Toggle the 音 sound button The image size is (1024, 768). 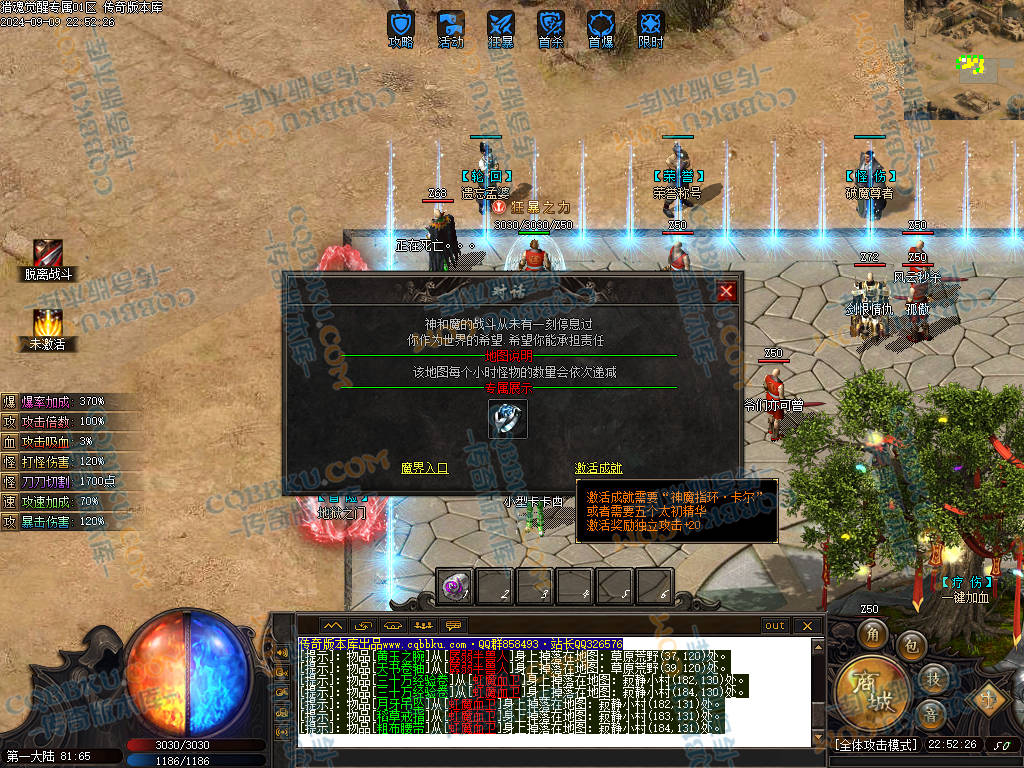[x=930, y=714]
